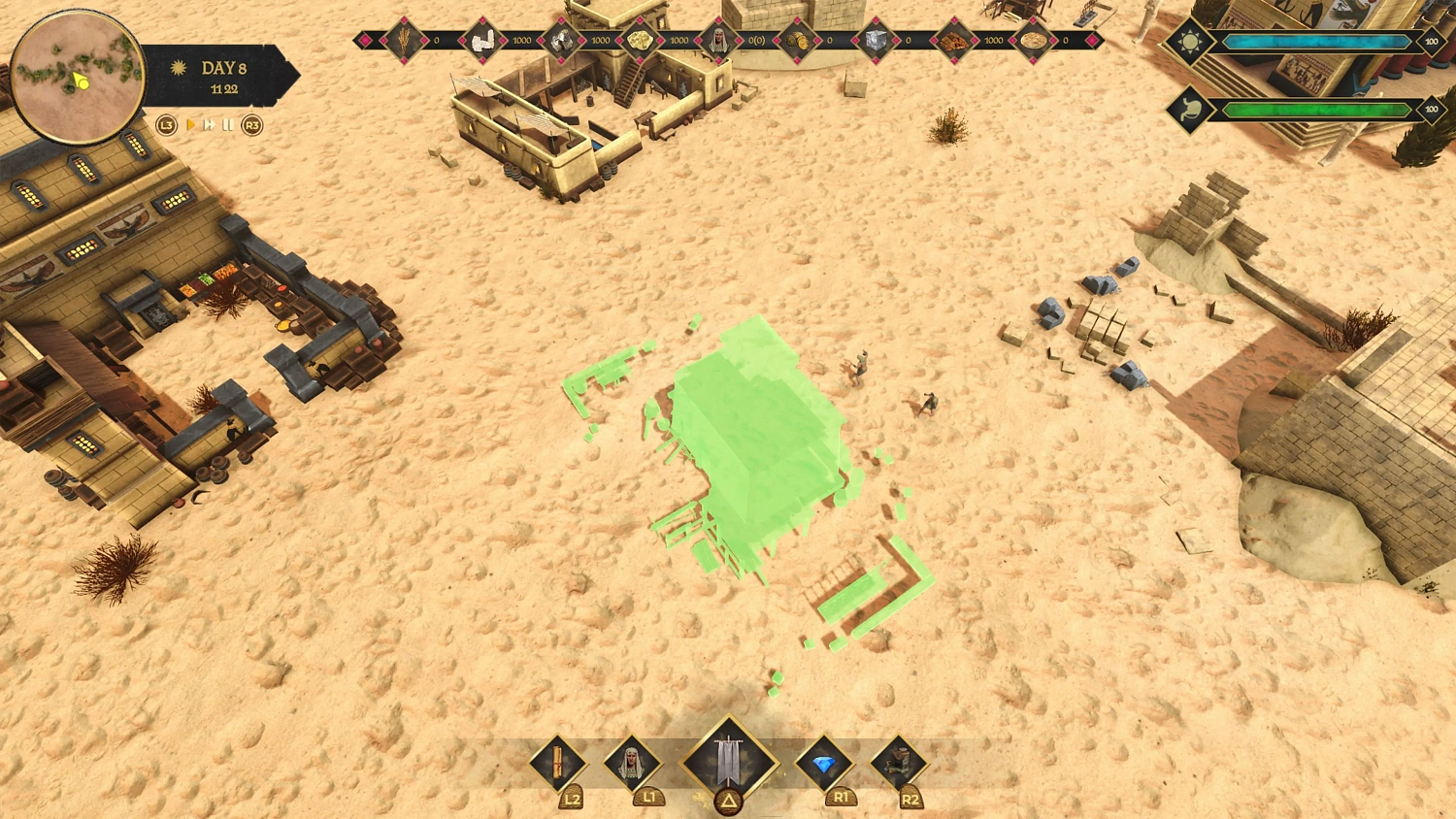This screenshot has height=819, width=1456.
Task: Activate fast-forward game speed
Action: 210,125
